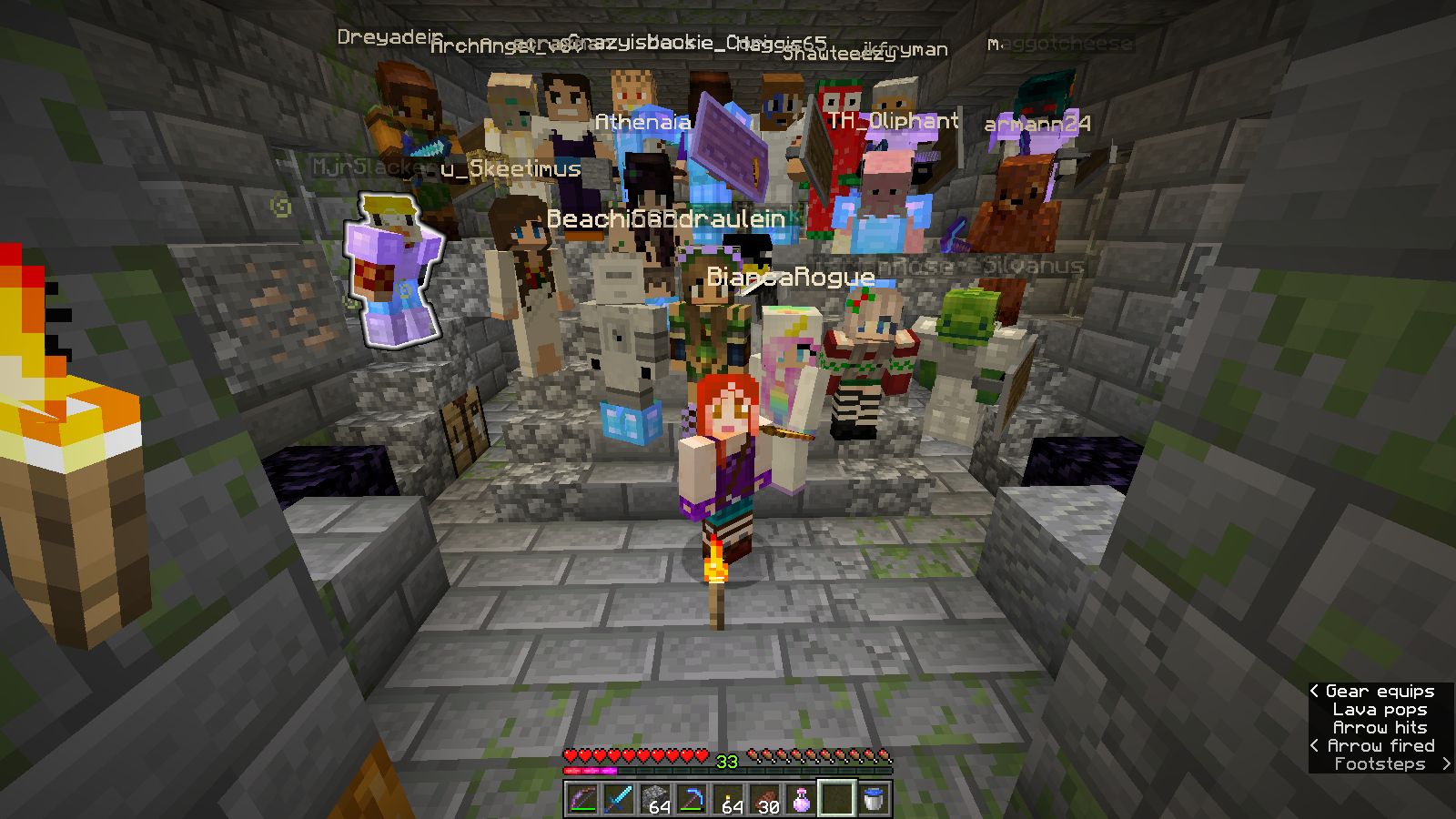
Task: Select the diamond sword hotbar slot
Action: [x=619, y=799]
